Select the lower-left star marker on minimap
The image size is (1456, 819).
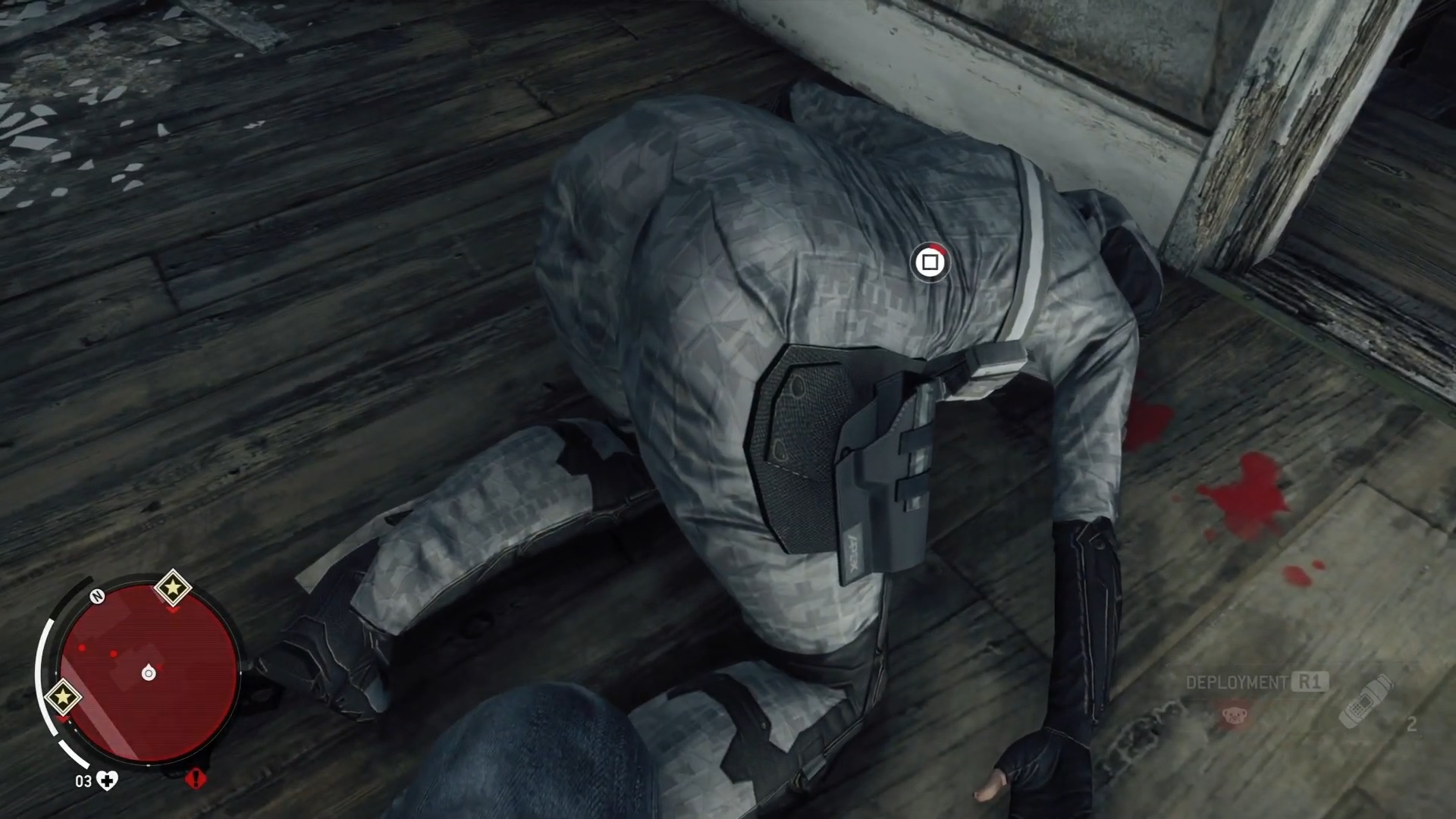[x=64, y=698]
